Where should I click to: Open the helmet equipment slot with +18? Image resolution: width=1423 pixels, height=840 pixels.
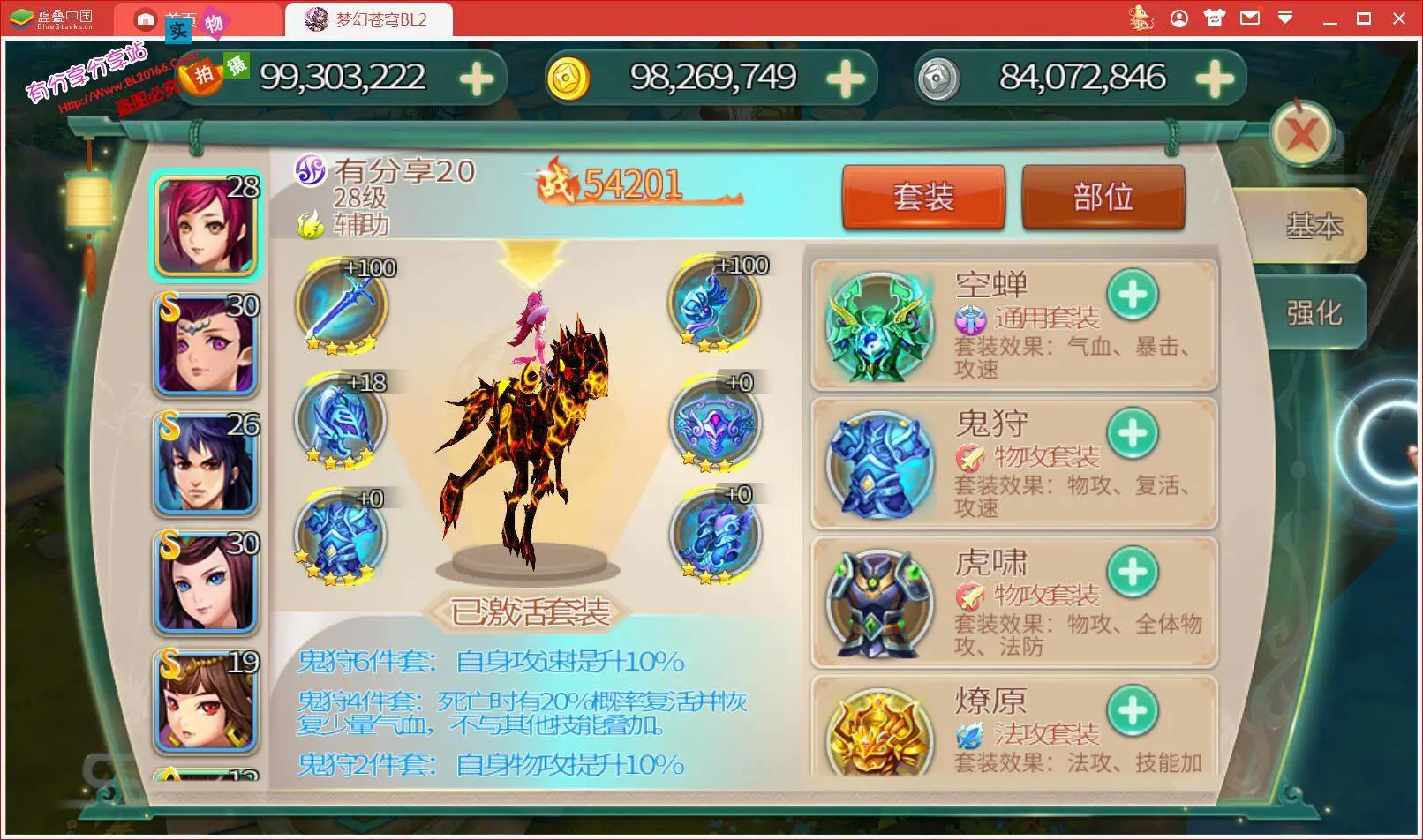340,424
